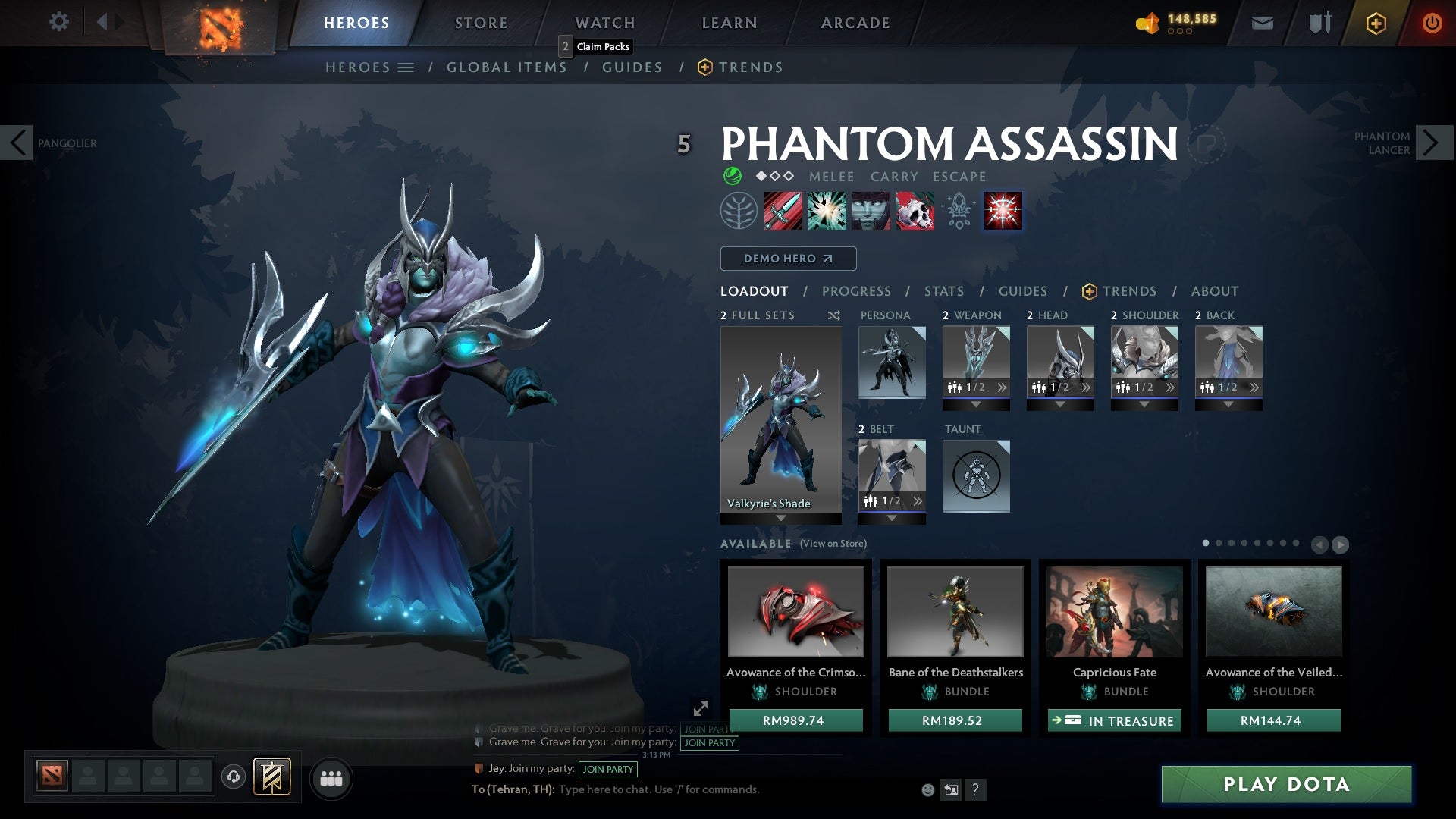Open the voice chat headset icon

(x=232, y=777)
